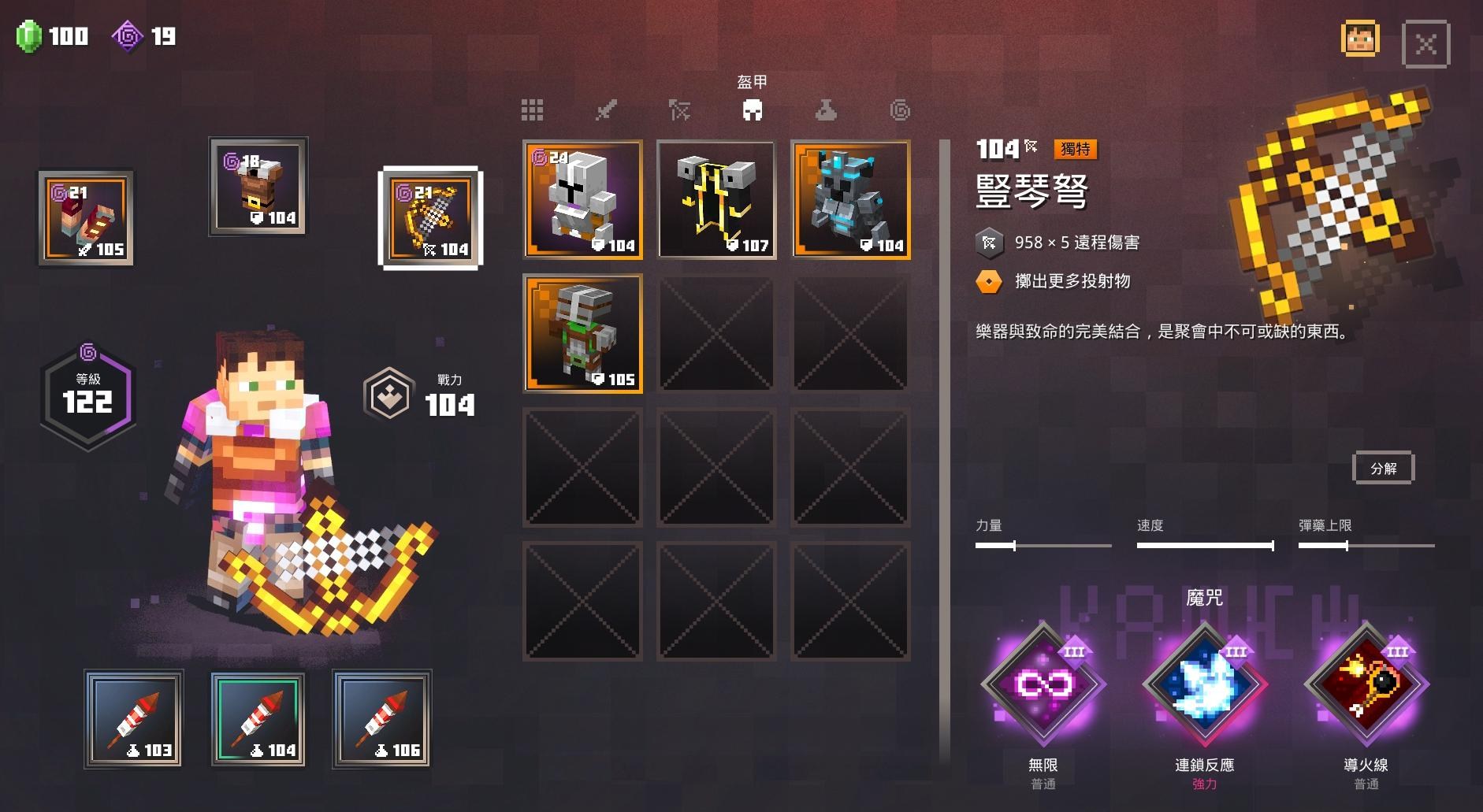Open the all-items grid view icon

(533, 110)
